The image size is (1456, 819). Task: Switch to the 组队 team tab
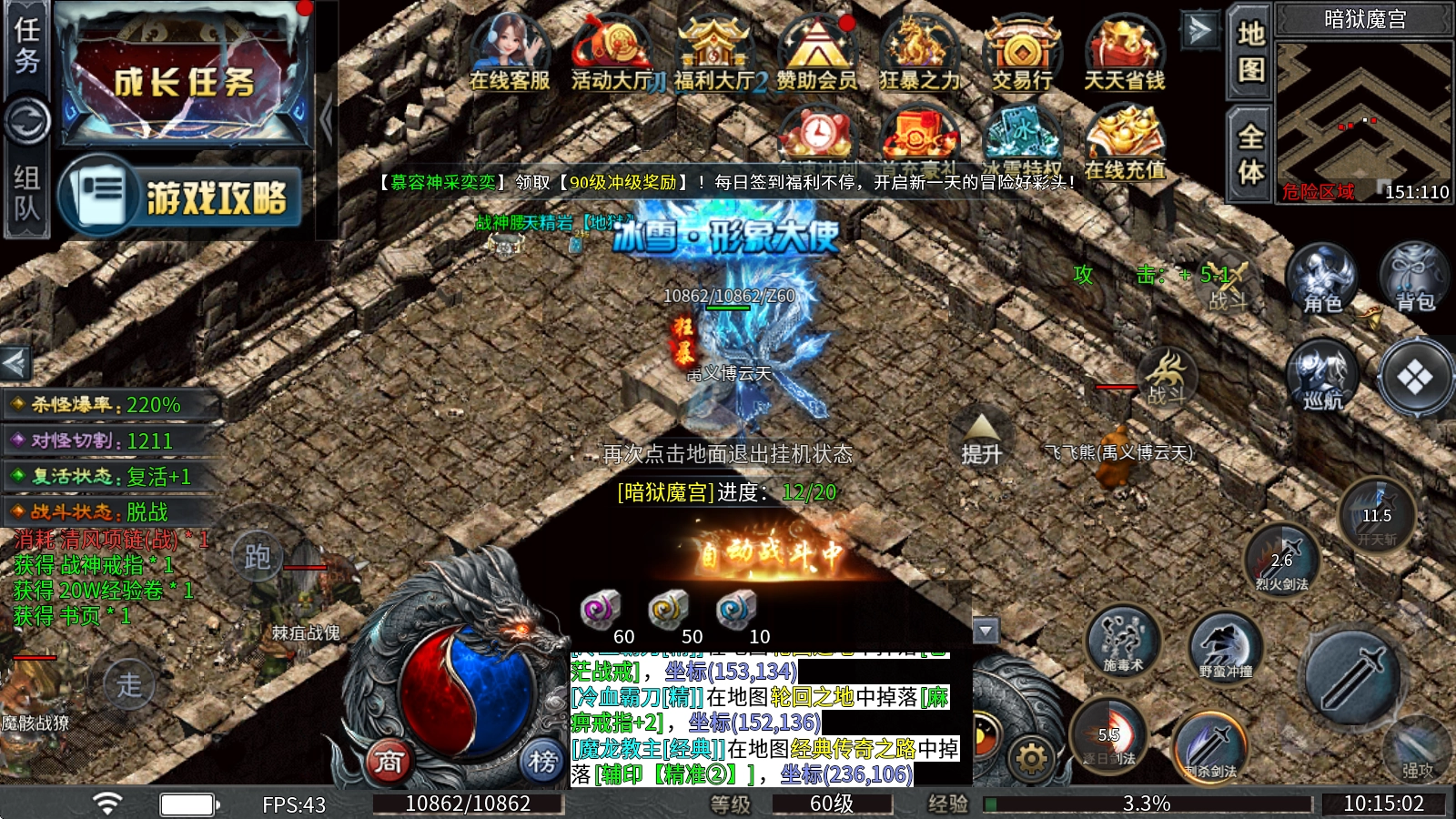tap(26, 193)
